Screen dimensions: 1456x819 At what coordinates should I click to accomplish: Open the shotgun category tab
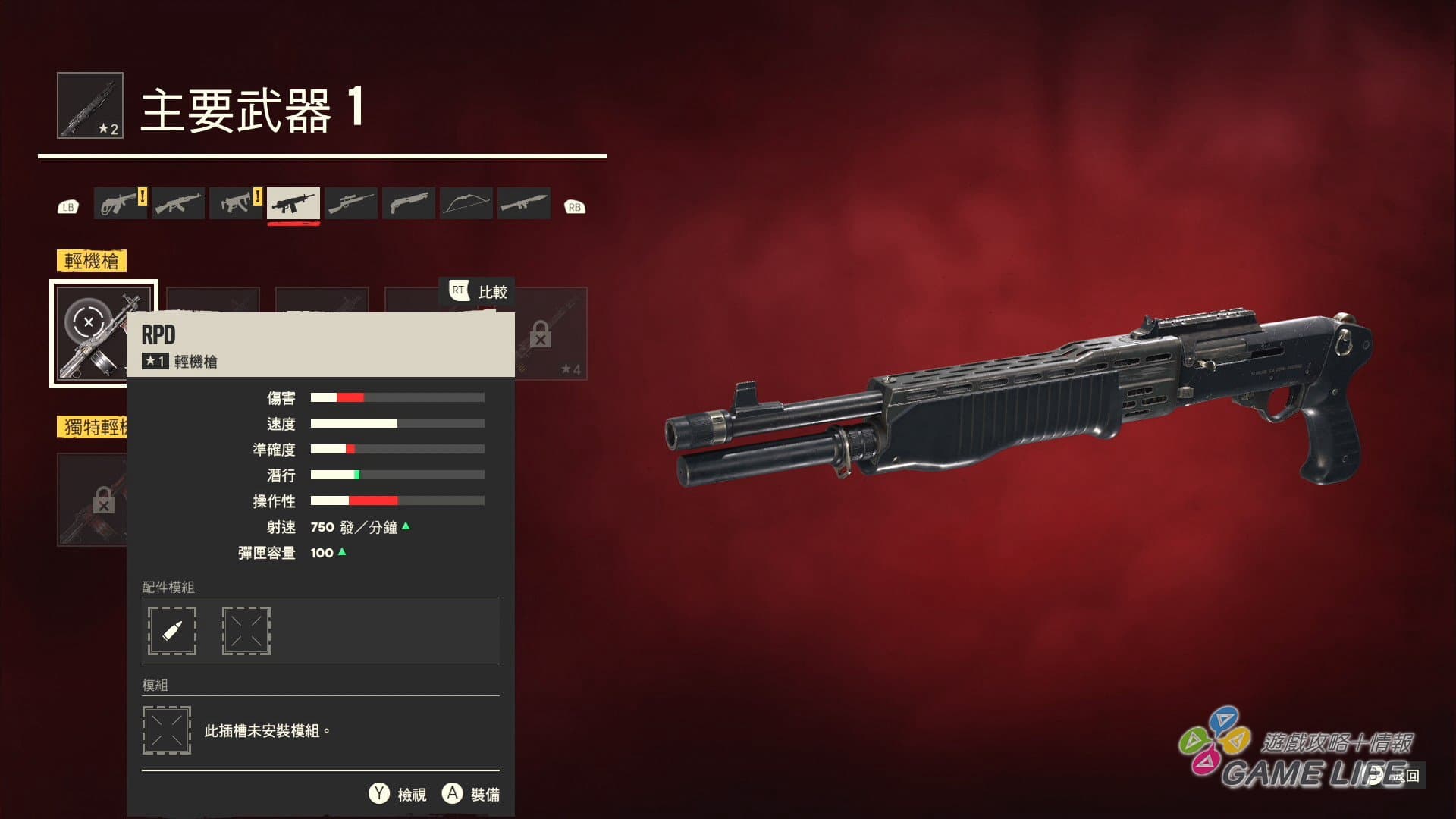click(x=409, y=203)
